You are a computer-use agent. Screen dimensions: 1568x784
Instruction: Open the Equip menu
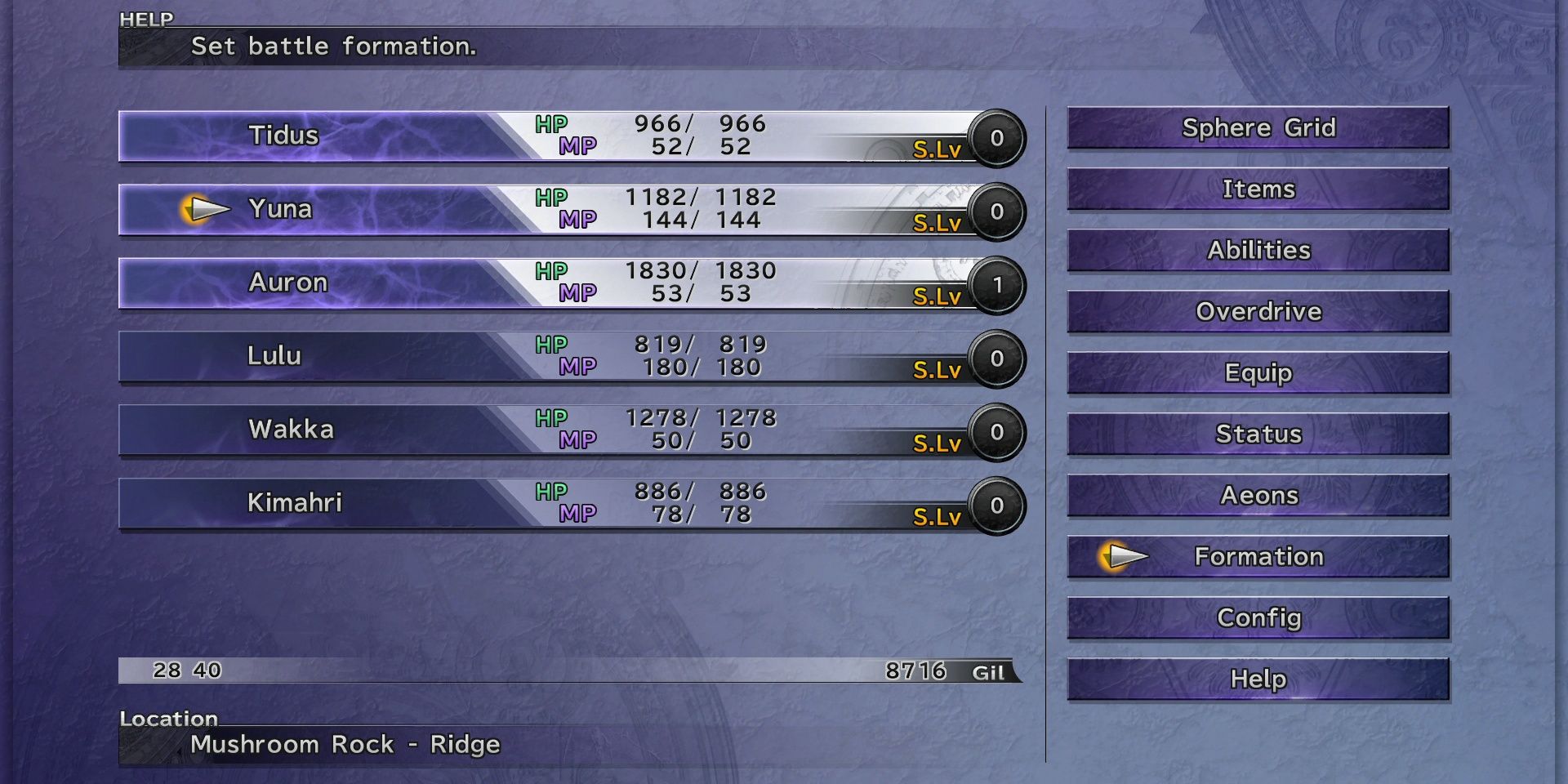tap(1258, 373)
